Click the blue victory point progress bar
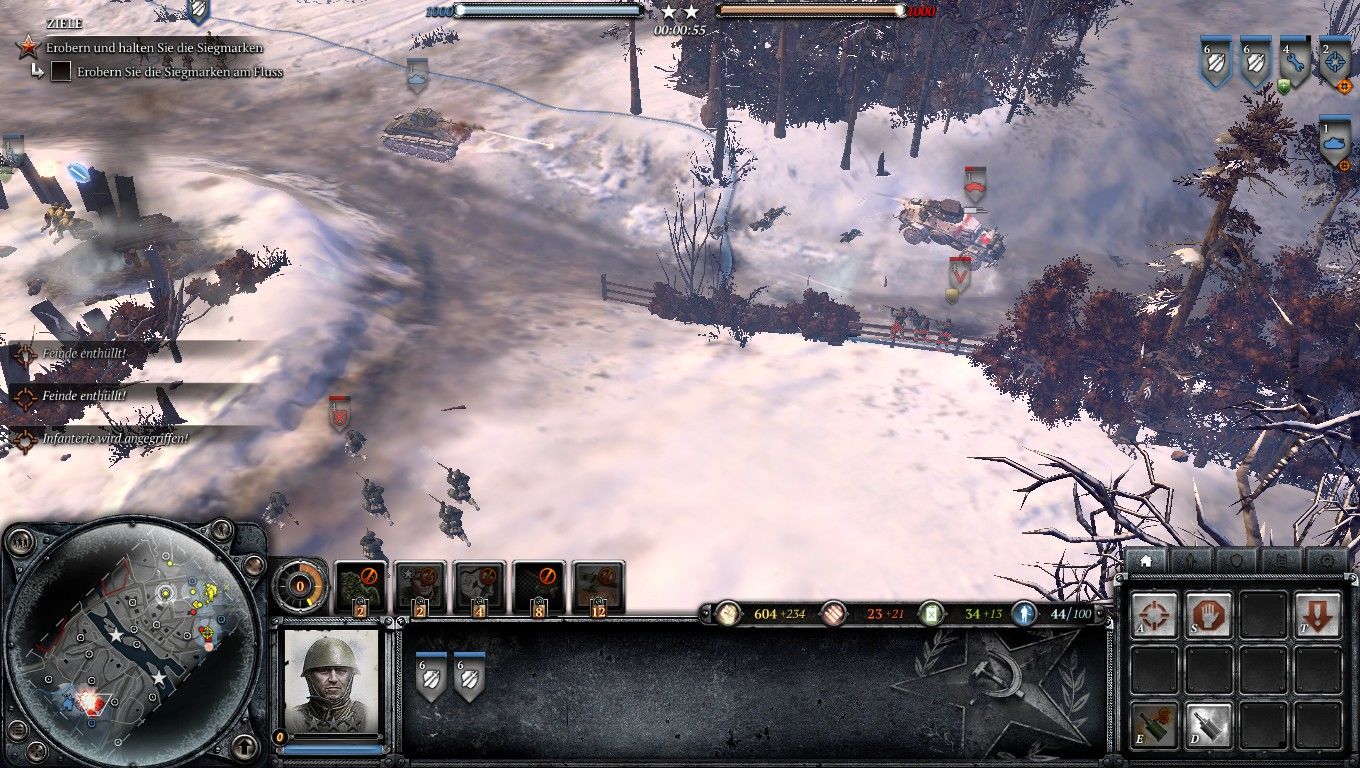 [x=550, y=10]
